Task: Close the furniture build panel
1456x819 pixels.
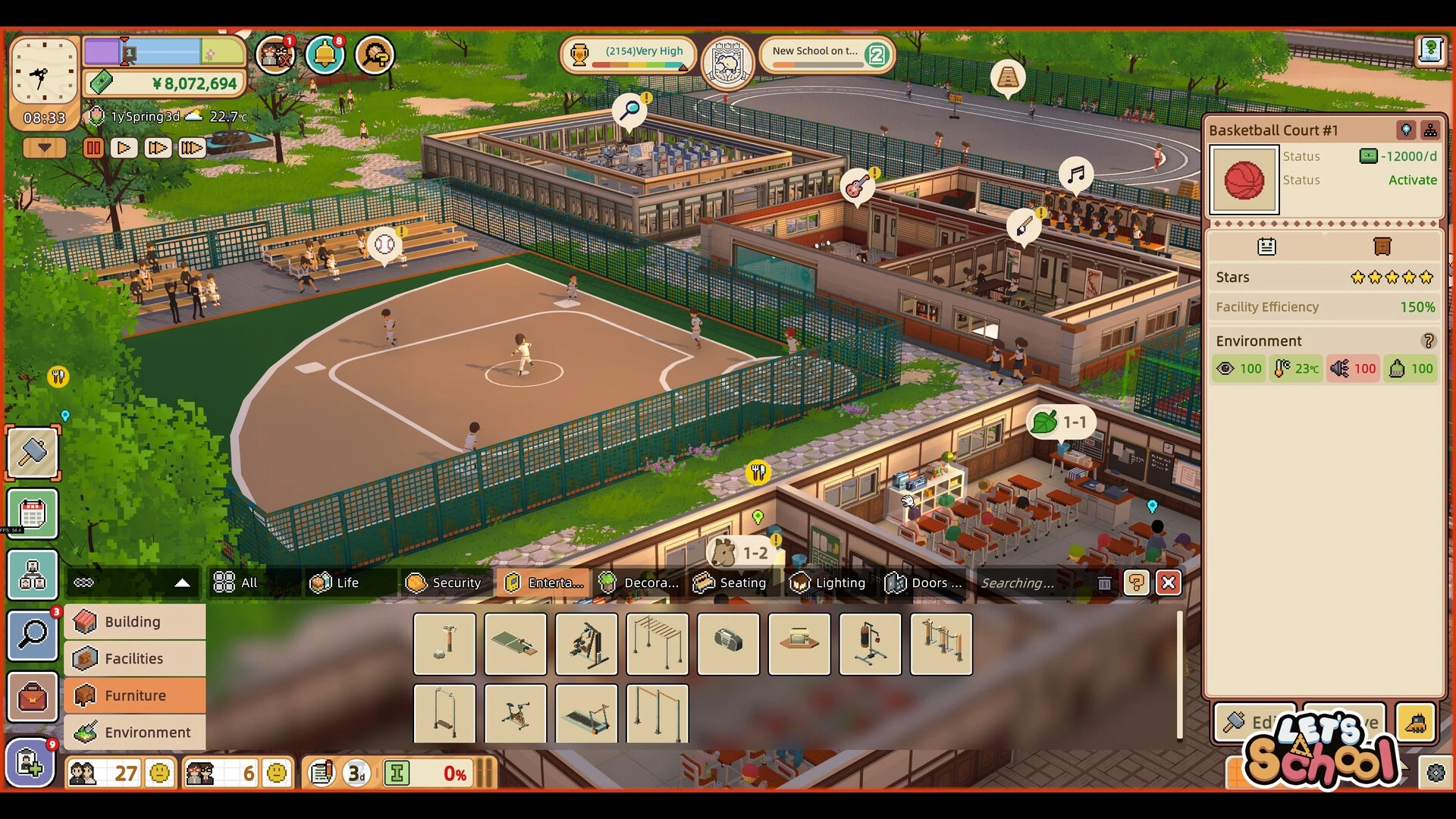Action: [1168, 582]
